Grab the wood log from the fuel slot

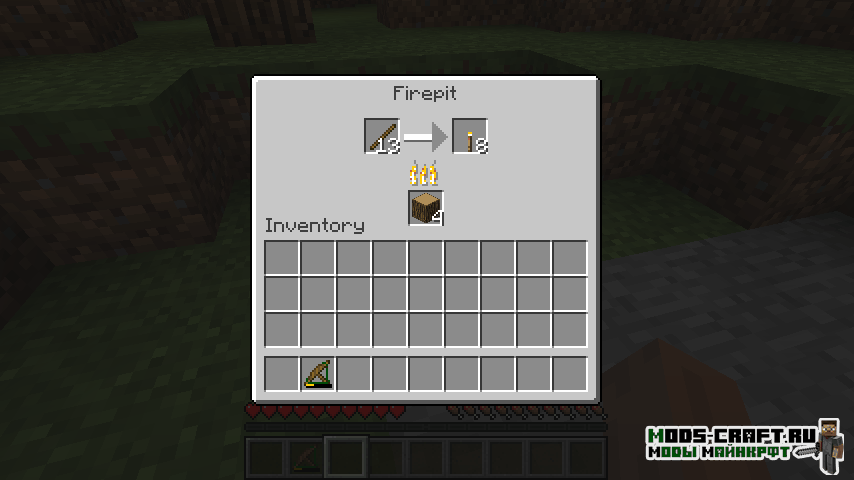pos(426,208)
